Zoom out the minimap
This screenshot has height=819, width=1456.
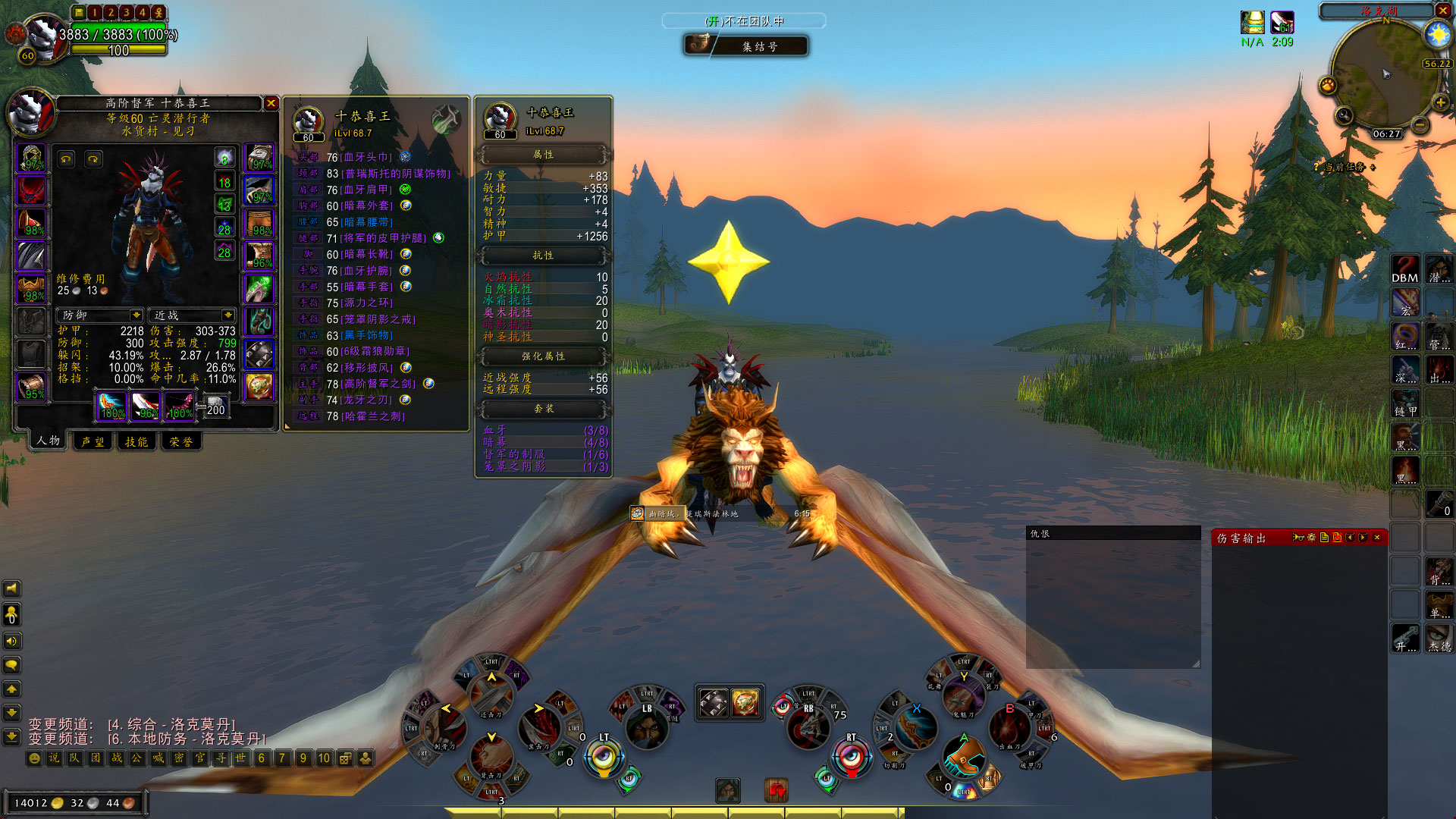1420,124
